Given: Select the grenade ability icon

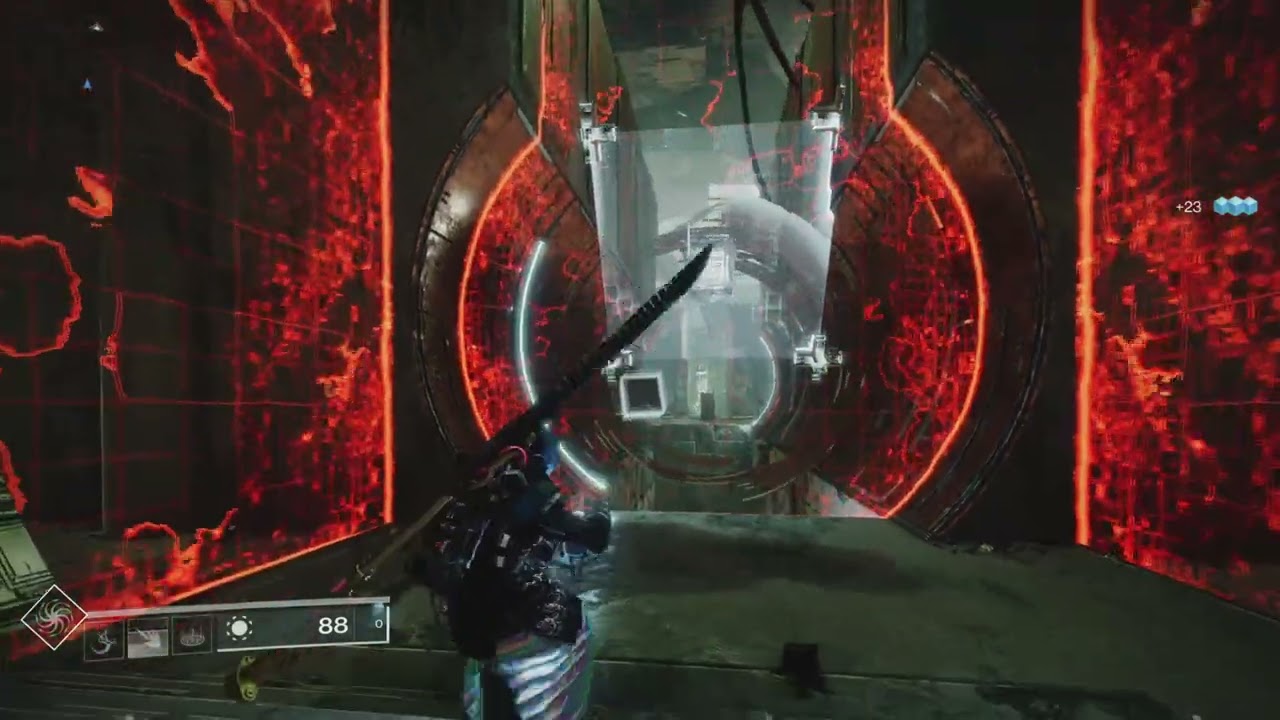Looking at the screenshot, I should pos(104,636).
